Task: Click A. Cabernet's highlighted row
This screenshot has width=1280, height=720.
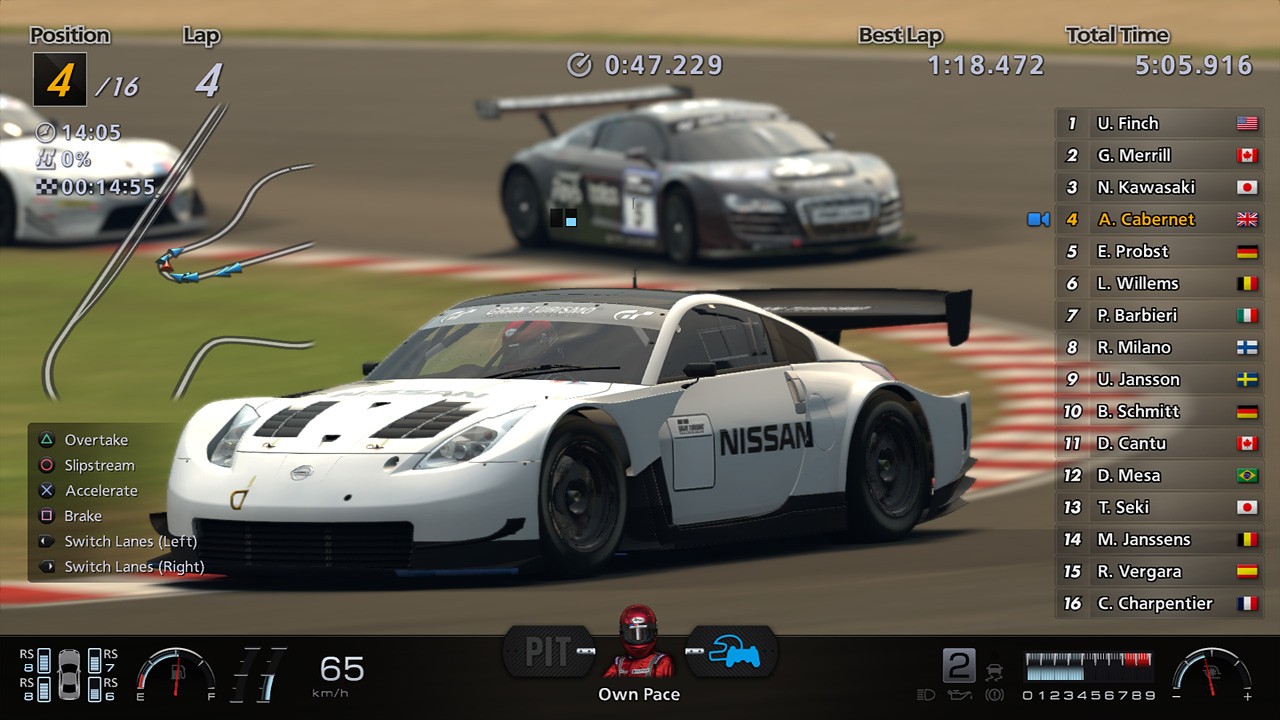Action: pyautogui.click(x=1160, y=219)
